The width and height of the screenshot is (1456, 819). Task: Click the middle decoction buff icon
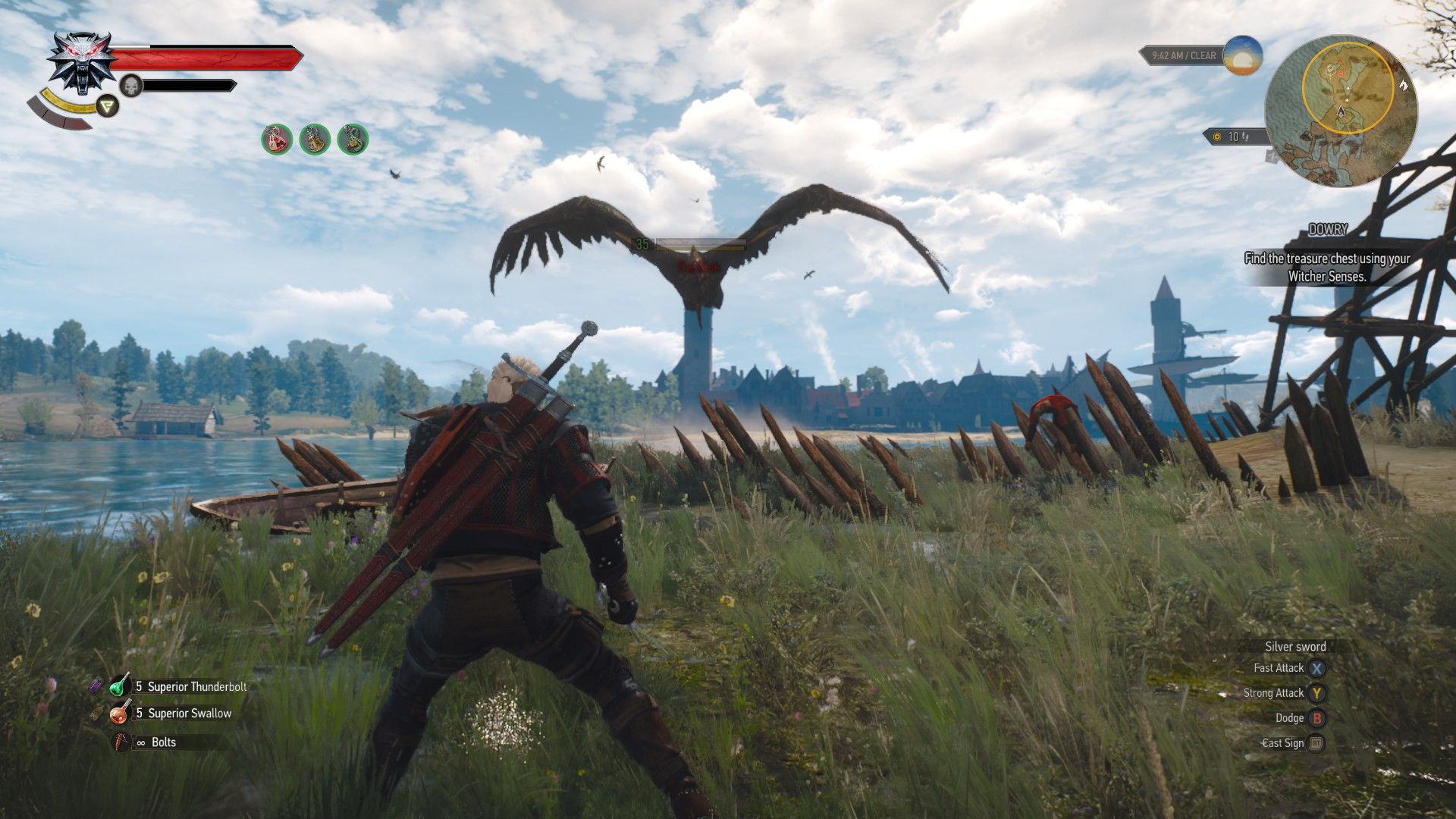click(314, 139)
